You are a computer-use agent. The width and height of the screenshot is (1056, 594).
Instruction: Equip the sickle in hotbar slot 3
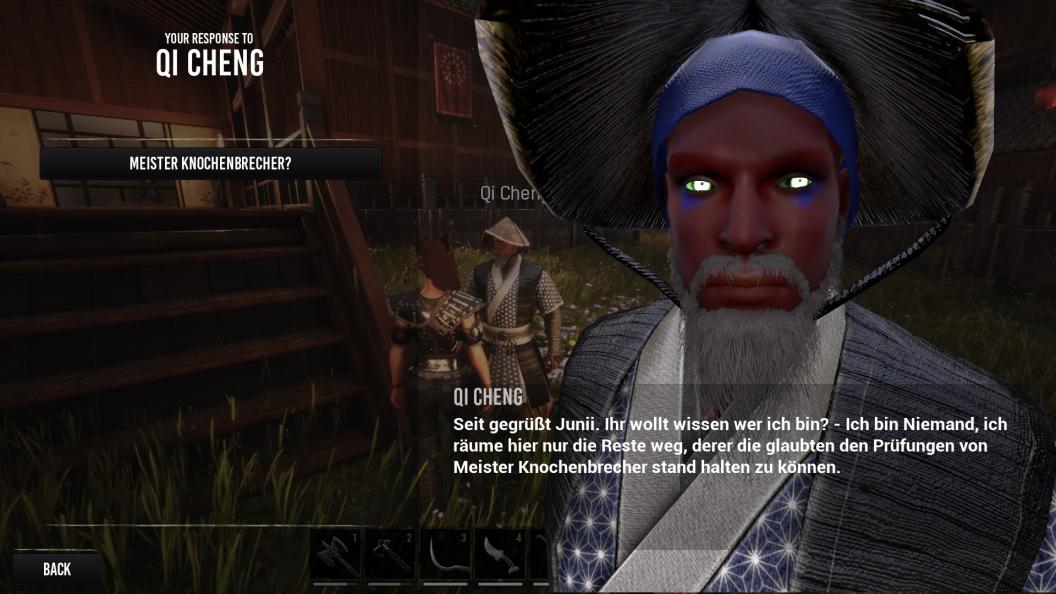coord(445,555)
